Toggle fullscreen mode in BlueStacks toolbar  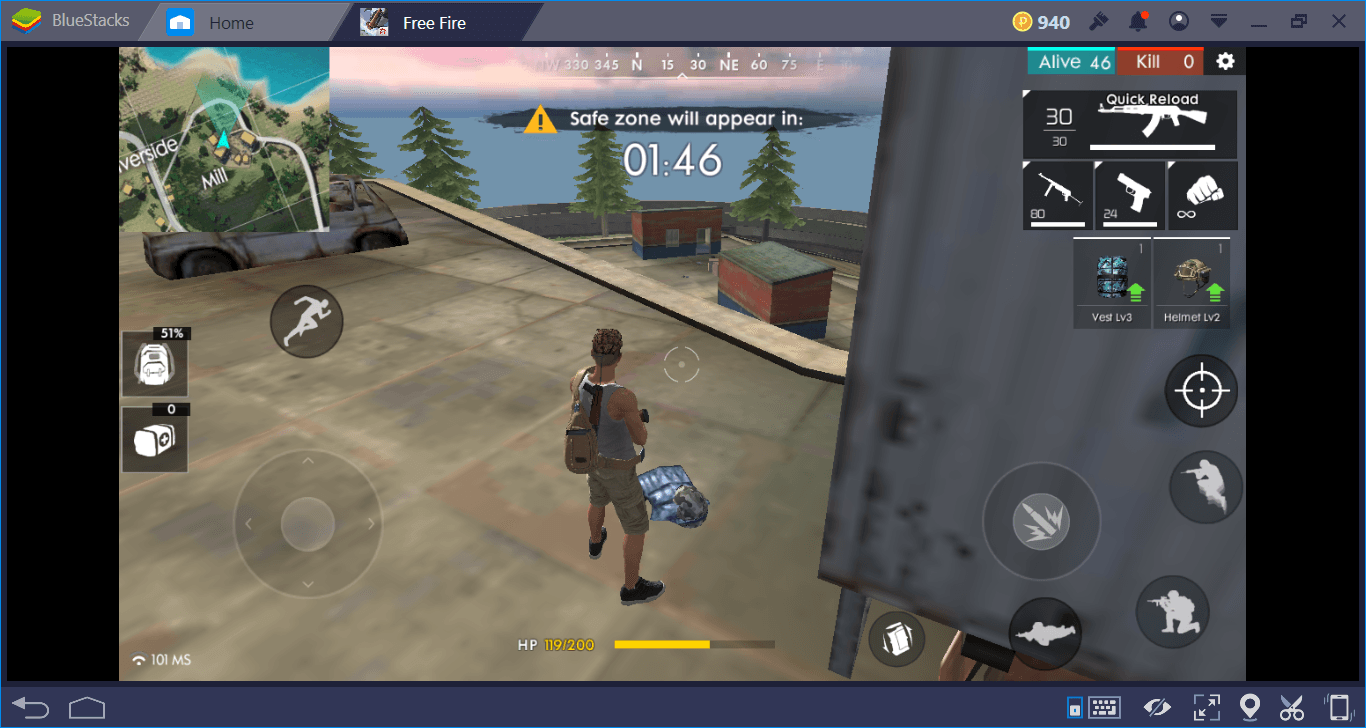[x=1206, y=707]
